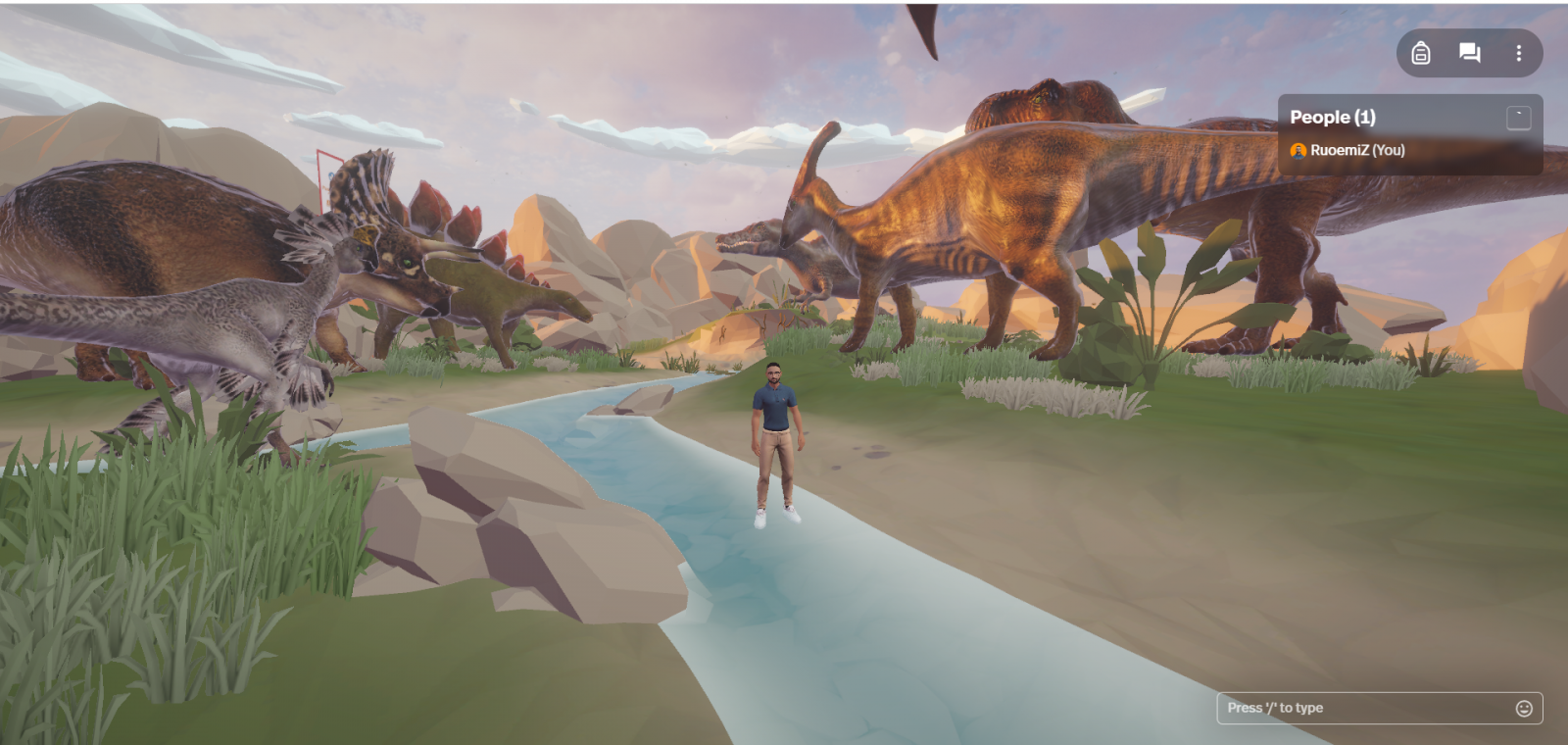This screenshot has height=745, width=1568.
Task: Open the chat bubbles panel
Action: 1469,53
